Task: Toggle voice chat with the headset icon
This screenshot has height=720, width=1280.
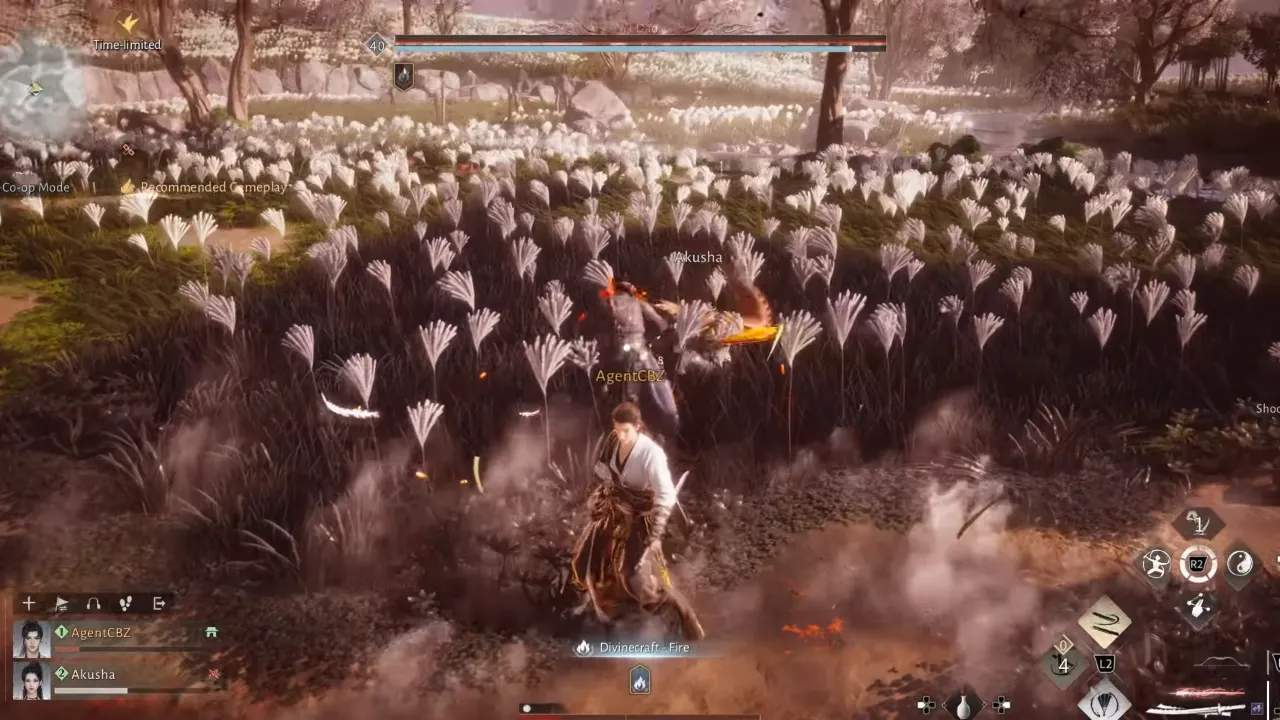Action: [93, 603]
